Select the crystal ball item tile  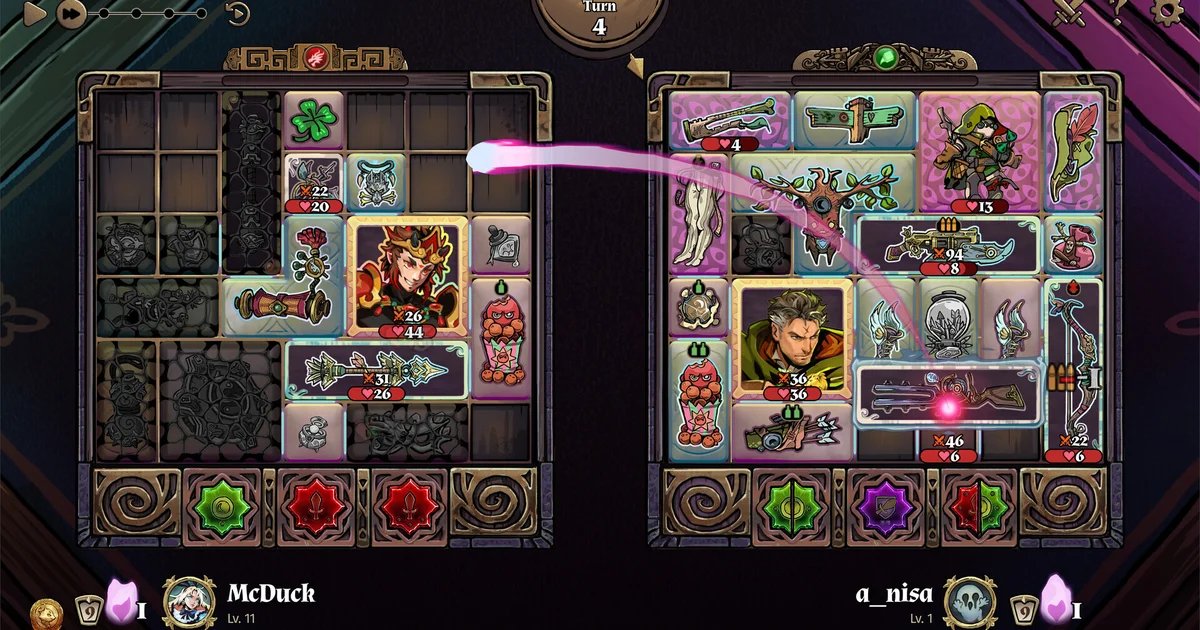pos(947,320)
